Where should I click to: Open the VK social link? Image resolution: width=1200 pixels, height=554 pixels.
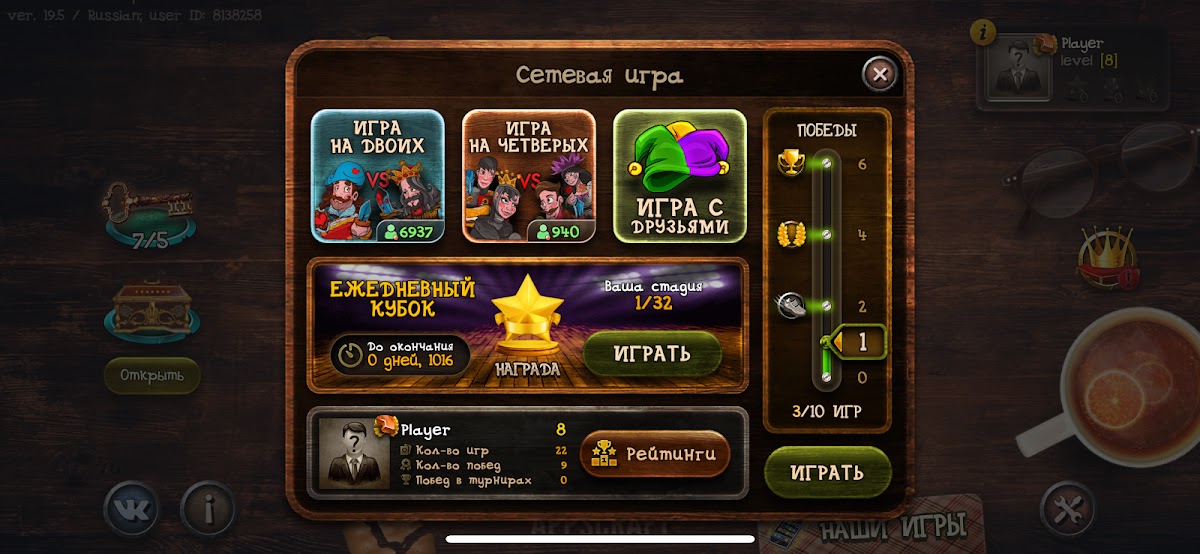[x=133, y=510]
